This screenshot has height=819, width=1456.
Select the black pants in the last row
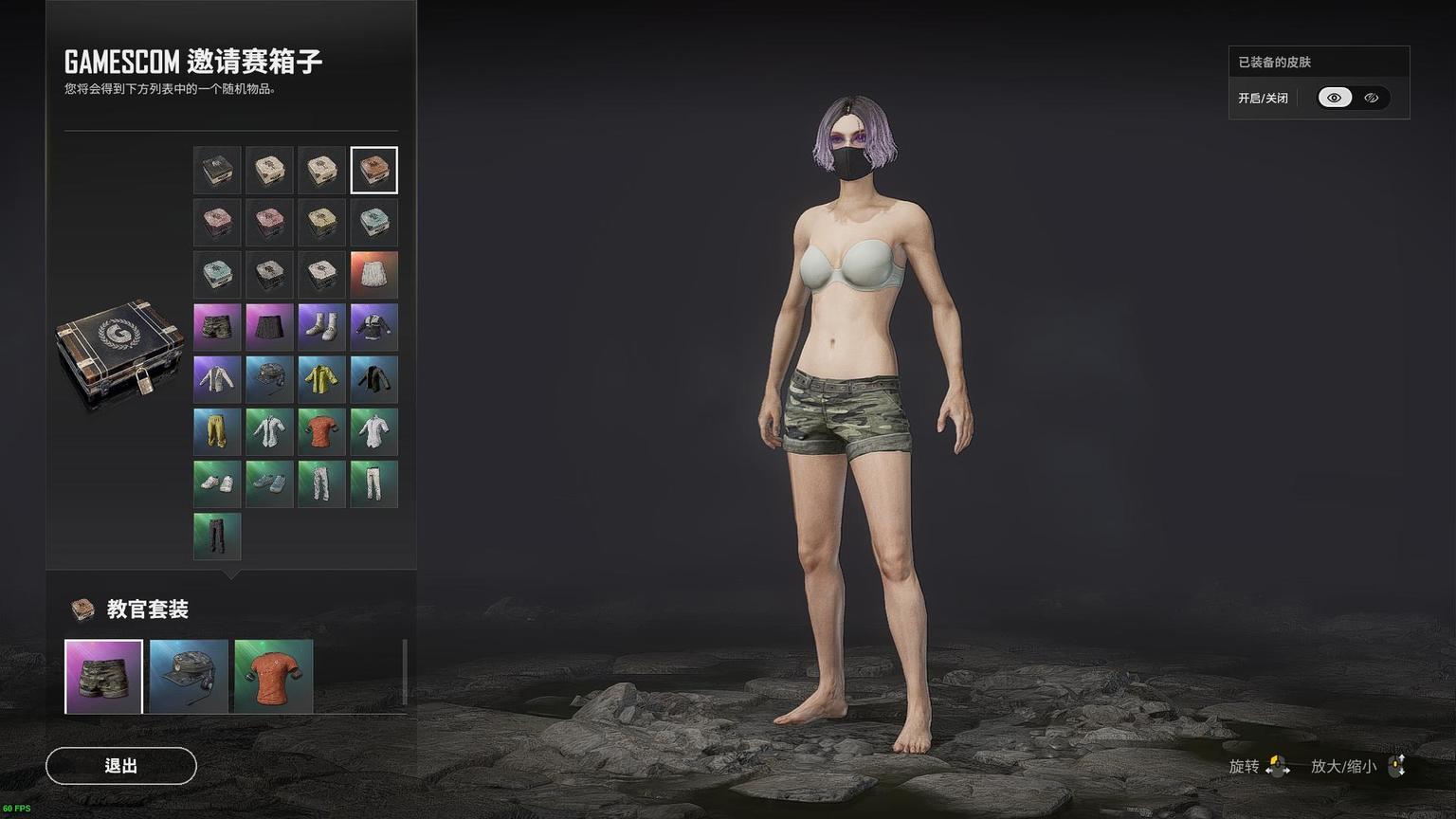(217, 536)
